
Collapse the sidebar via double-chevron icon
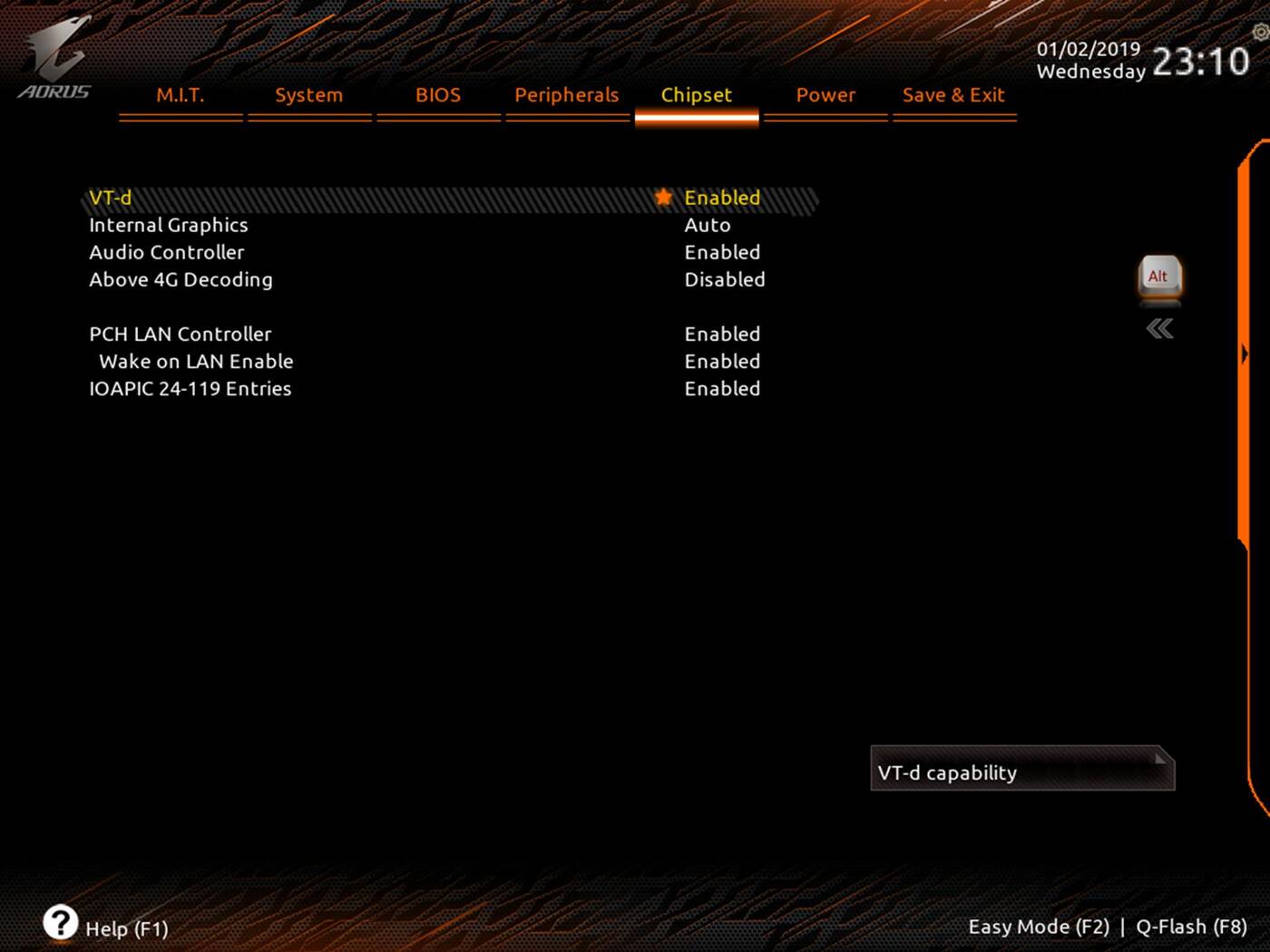point(1158,329)
